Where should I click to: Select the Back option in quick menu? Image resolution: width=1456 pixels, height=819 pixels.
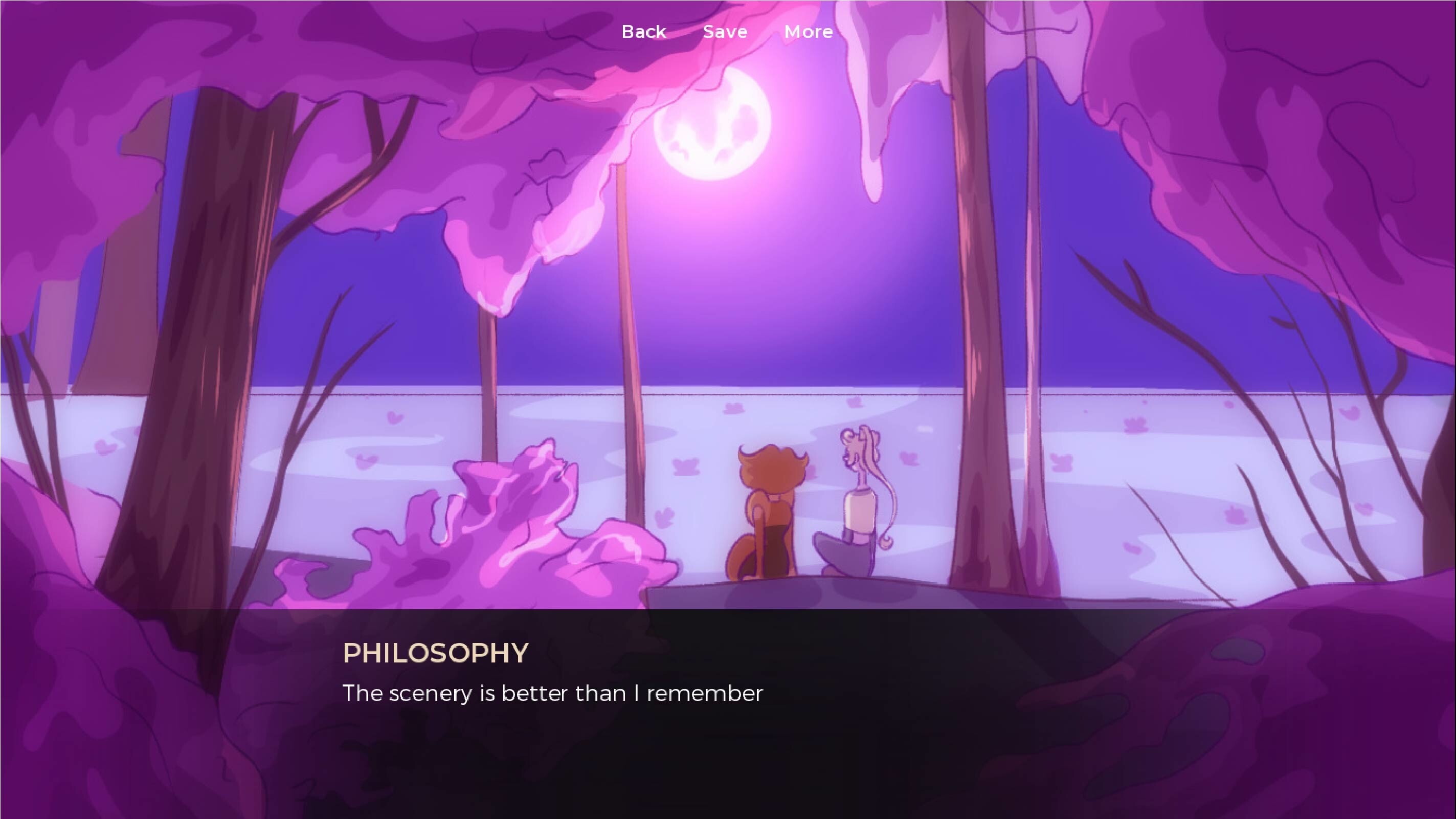coord(644,31)
